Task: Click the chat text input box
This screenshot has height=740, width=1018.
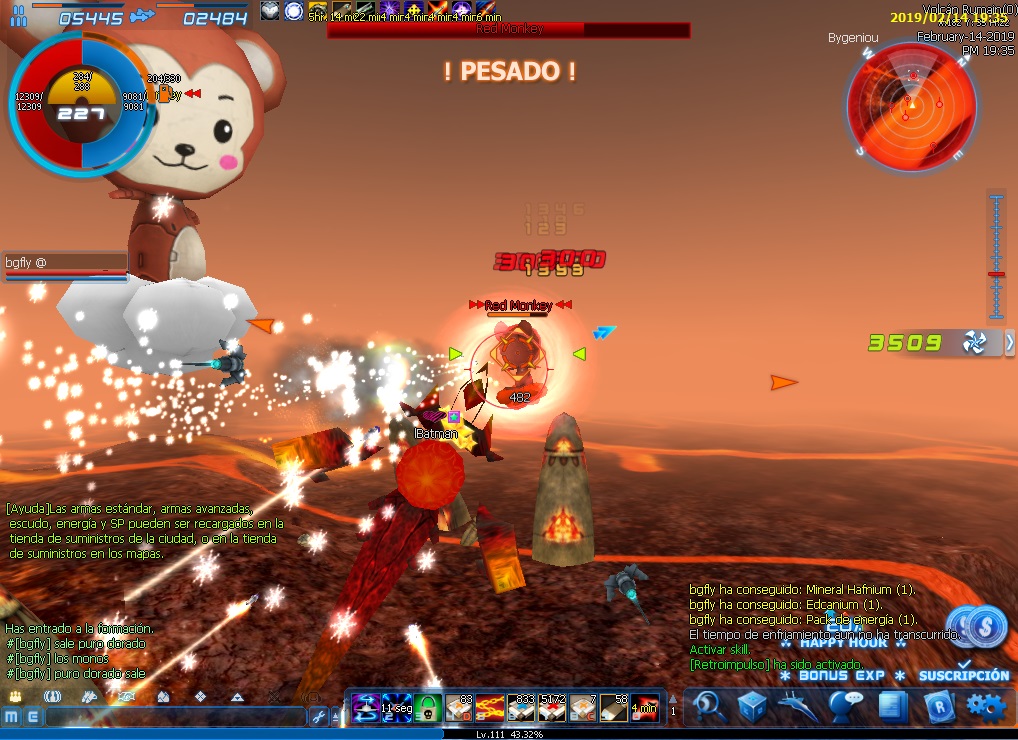Action: pos(175,717)
